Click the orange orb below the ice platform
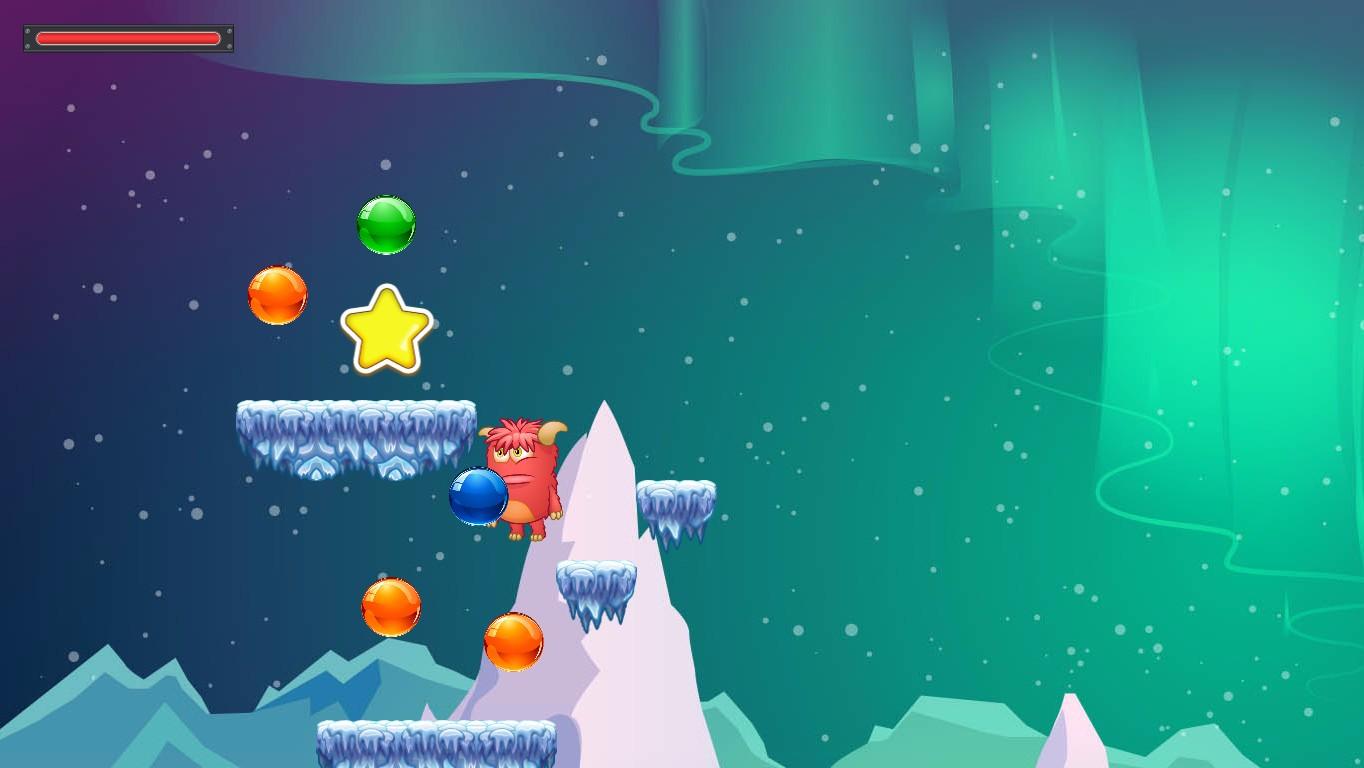The image size is (1364, 768). (x=391, y=606)
